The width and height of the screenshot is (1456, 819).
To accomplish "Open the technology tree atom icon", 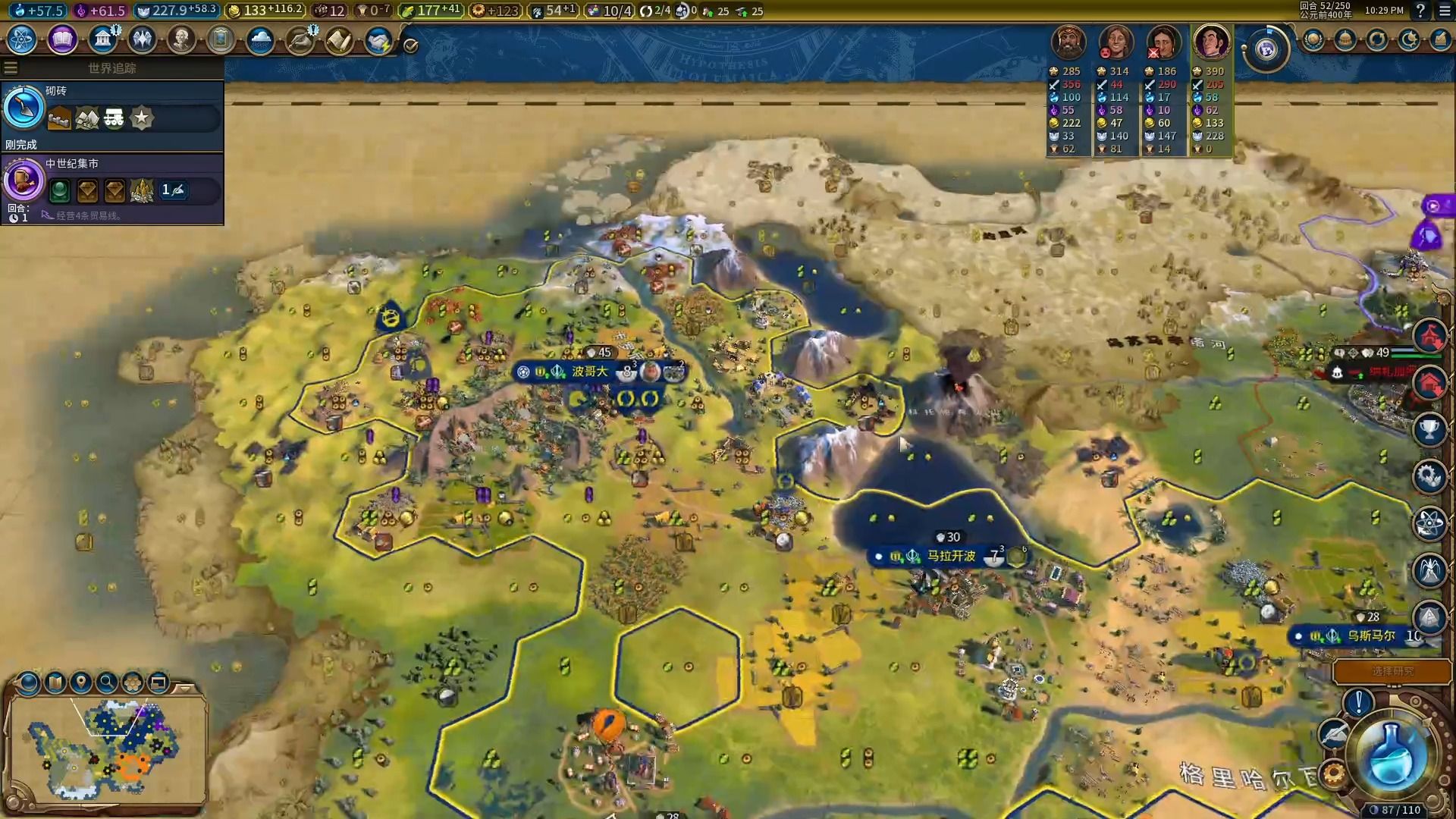I will [22, 39].
